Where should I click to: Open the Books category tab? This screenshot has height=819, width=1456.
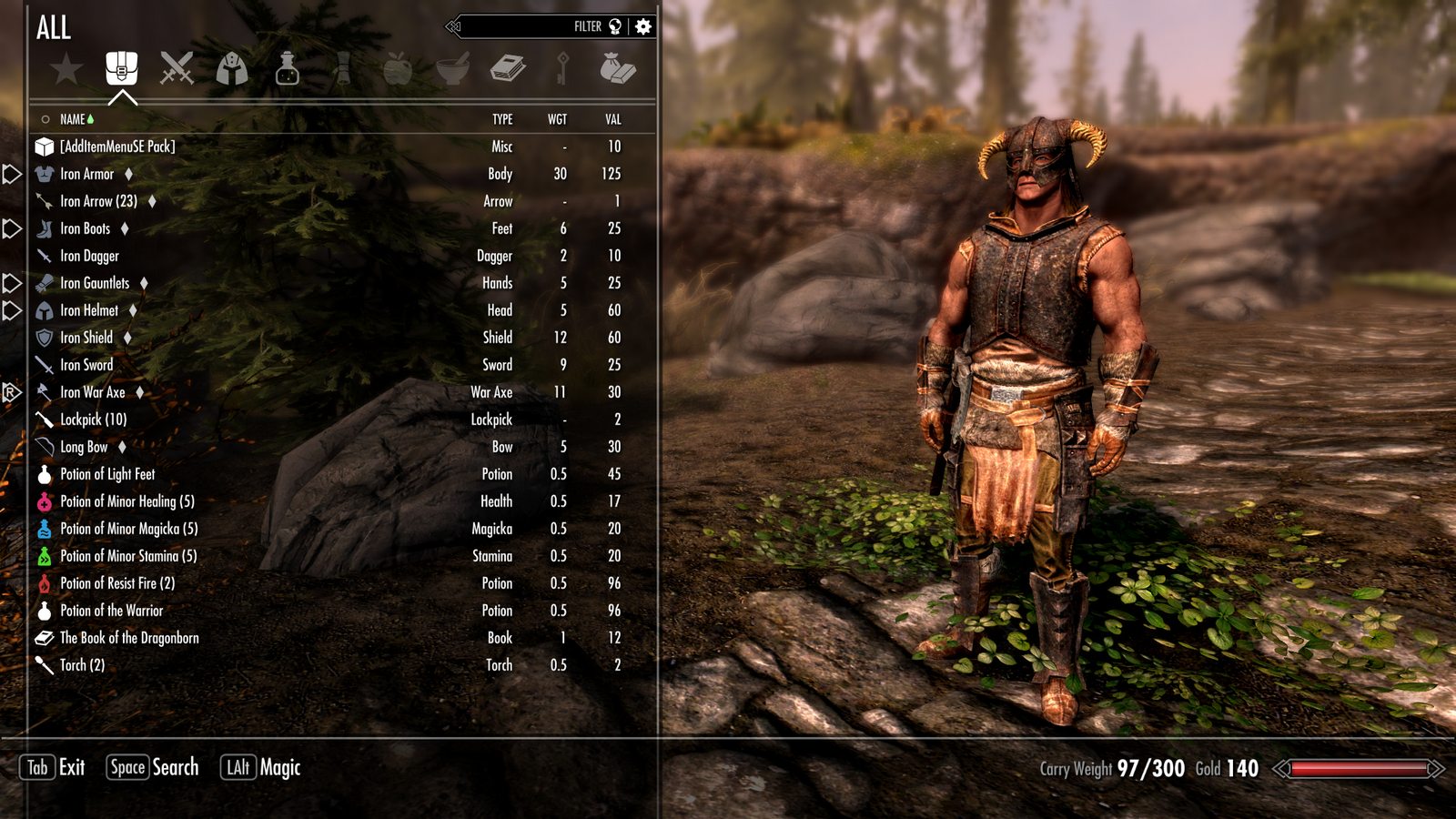[508, 69]
